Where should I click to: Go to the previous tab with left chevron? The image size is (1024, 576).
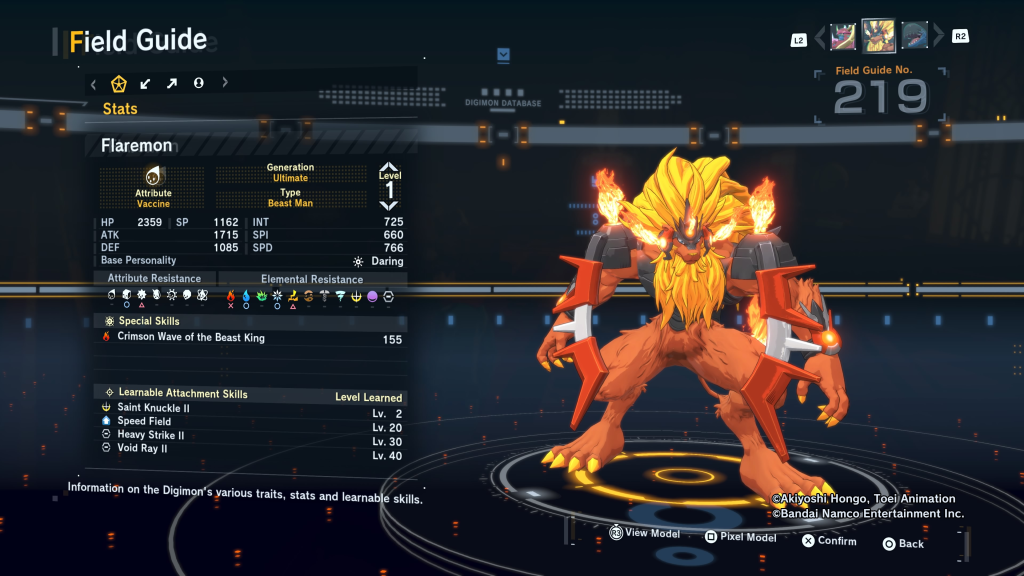pos(93,83)
